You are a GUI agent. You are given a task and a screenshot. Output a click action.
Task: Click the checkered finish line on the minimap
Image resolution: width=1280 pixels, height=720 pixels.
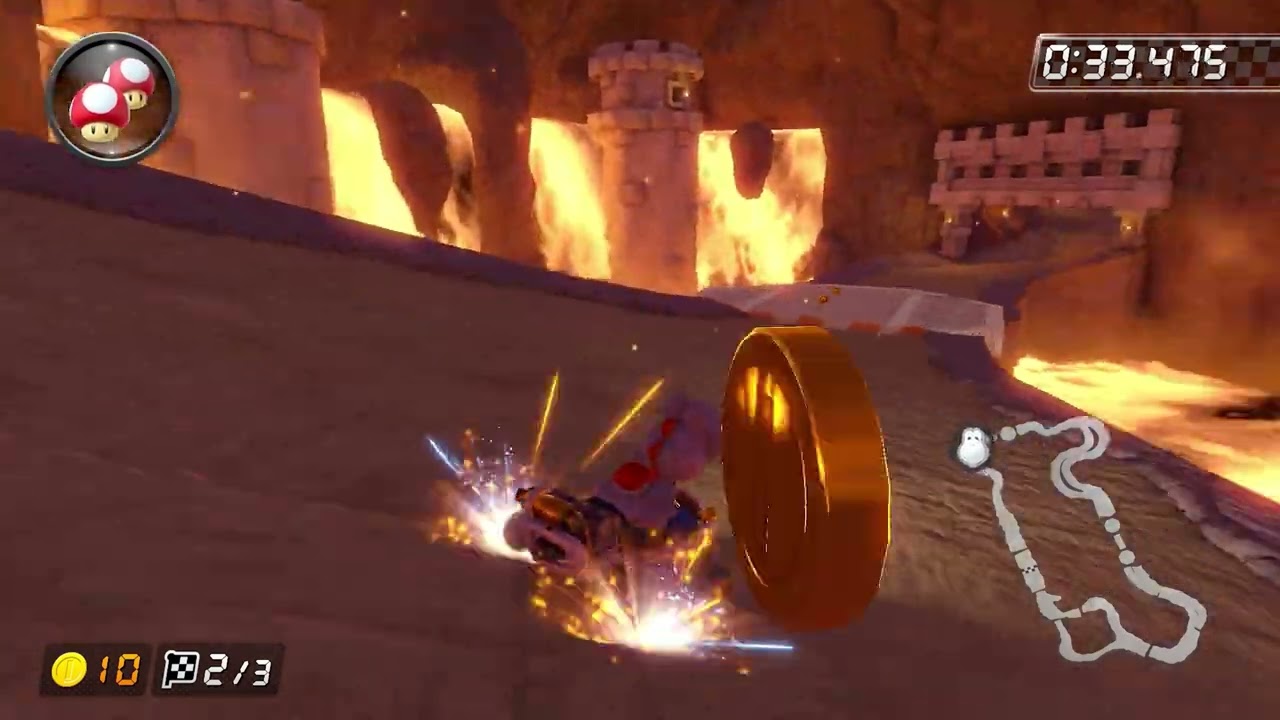(1028, 569)
